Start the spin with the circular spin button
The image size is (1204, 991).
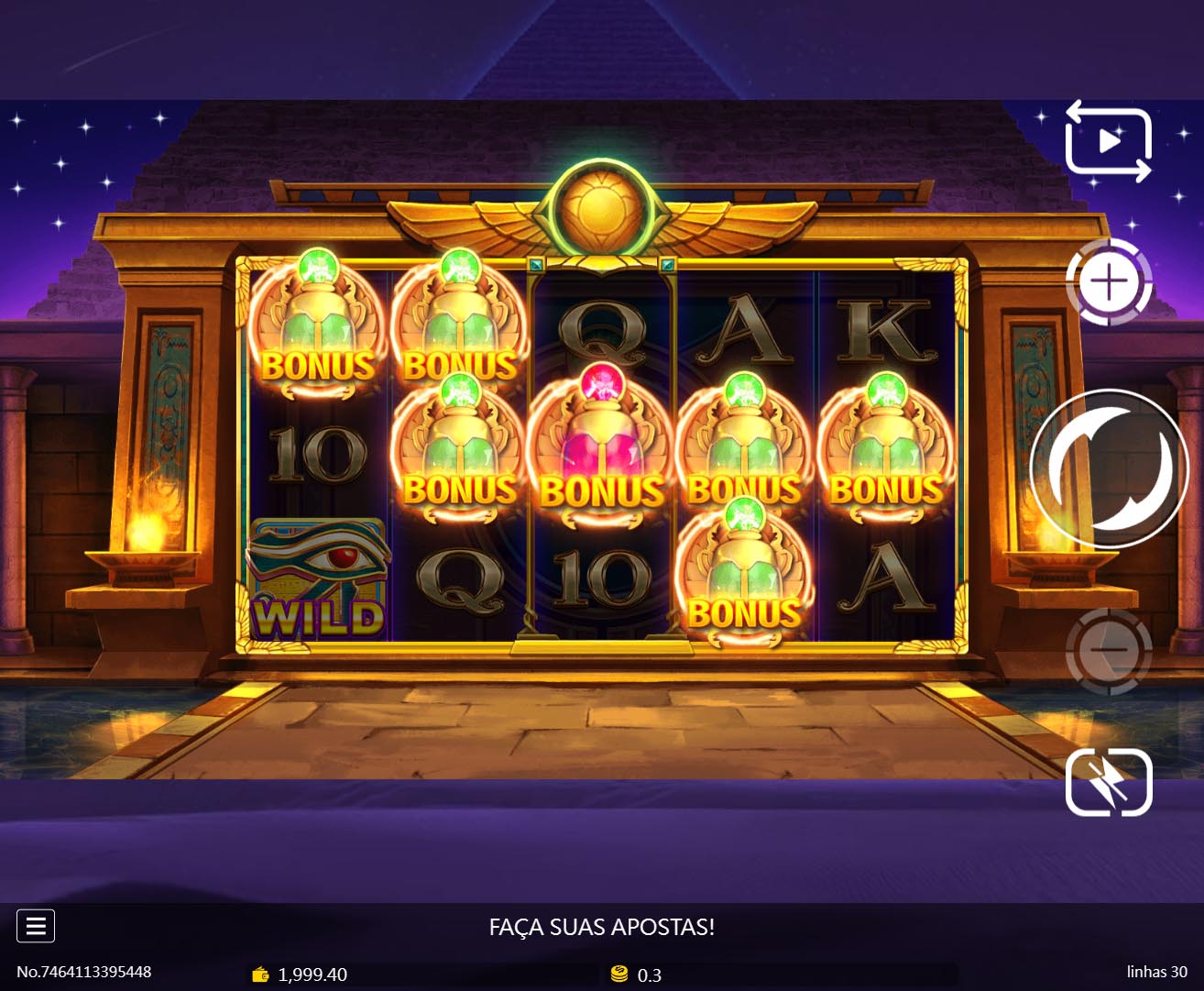click(1108, 468)
